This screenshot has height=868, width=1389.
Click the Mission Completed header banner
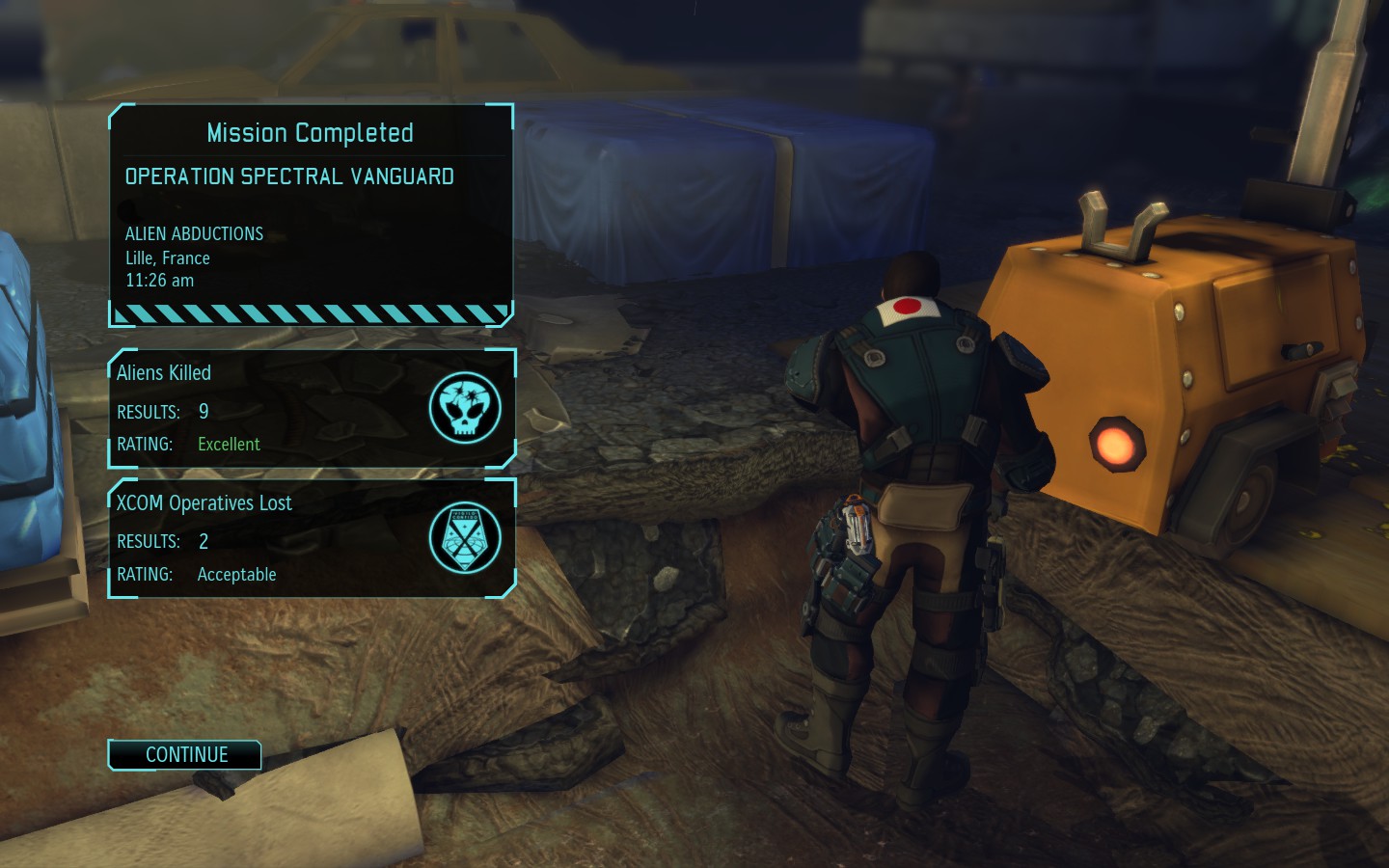click(311, 132)
